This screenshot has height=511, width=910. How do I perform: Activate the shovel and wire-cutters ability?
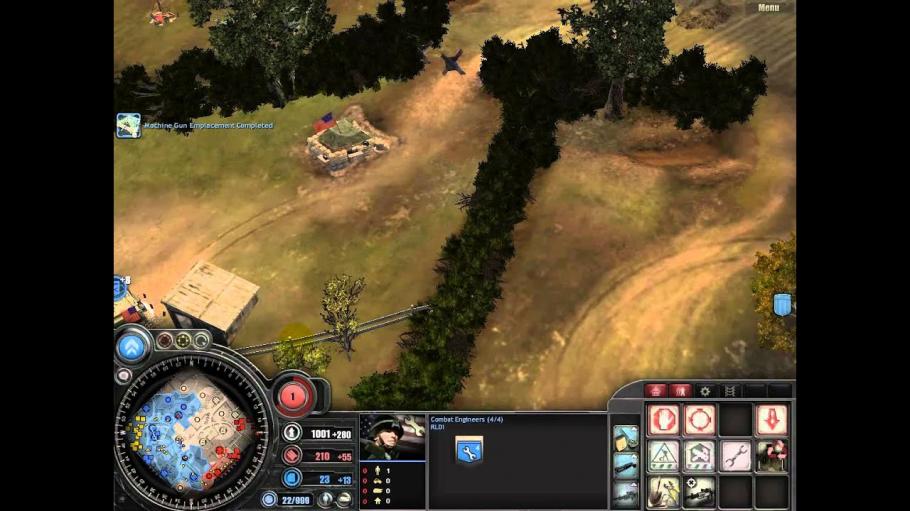[664, 491]
